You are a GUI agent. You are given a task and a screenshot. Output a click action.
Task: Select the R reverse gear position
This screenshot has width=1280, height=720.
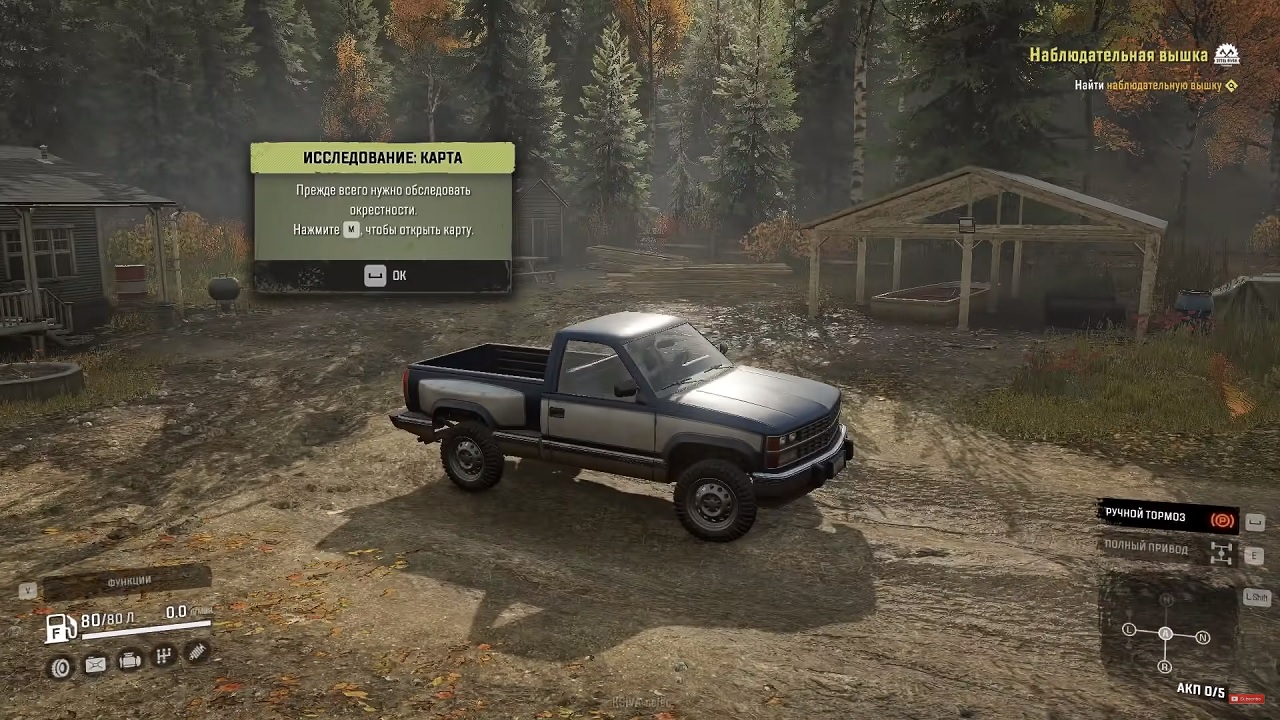point(1165,666)
